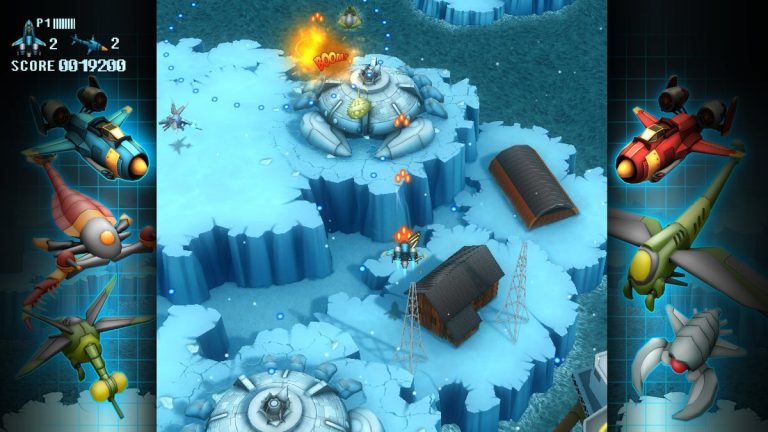
Task: Select the bomb stock icon
Action: pyautogui.click(x=88, y=43)
